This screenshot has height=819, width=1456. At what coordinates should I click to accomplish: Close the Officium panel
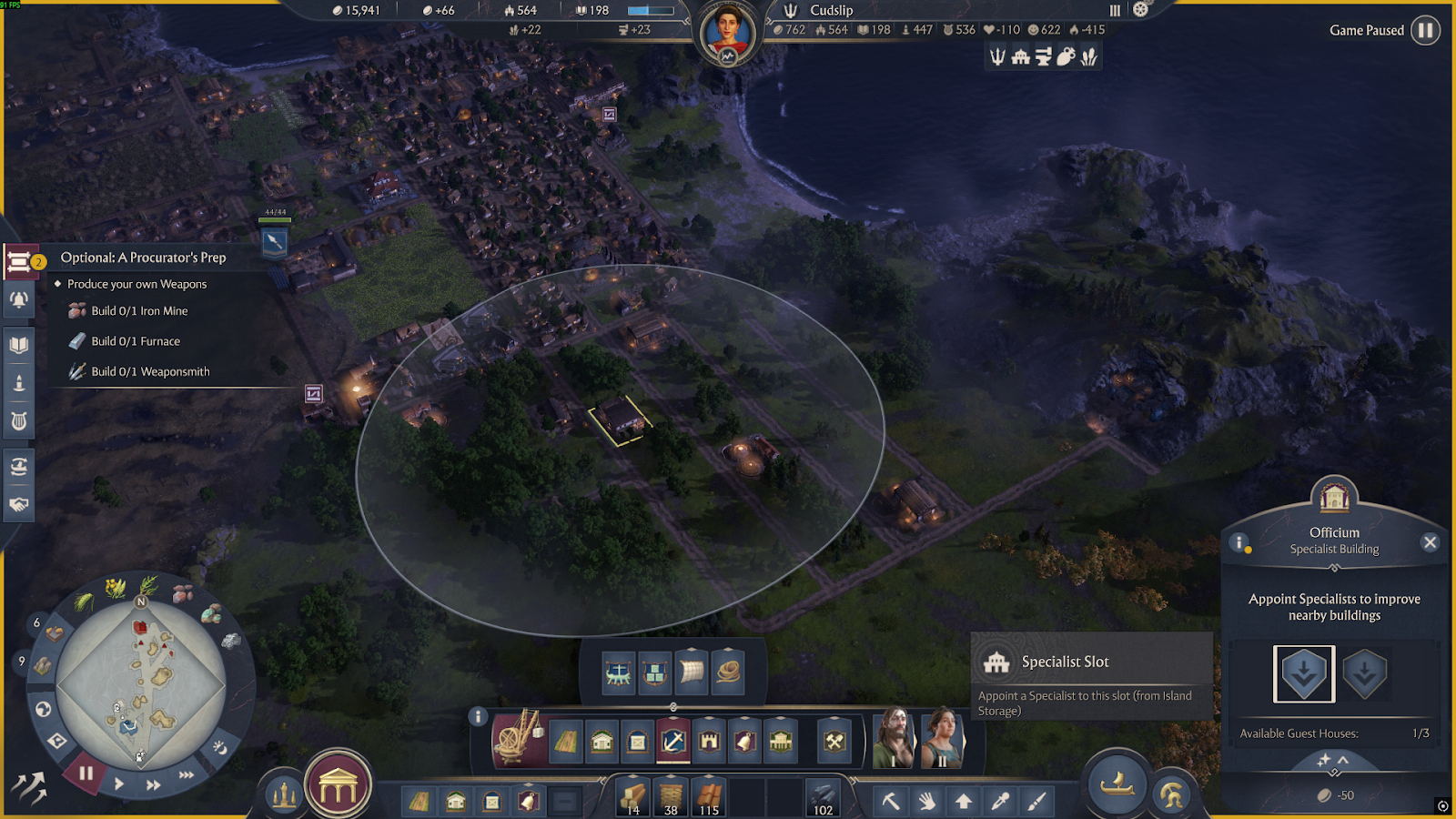point(1430,542)
